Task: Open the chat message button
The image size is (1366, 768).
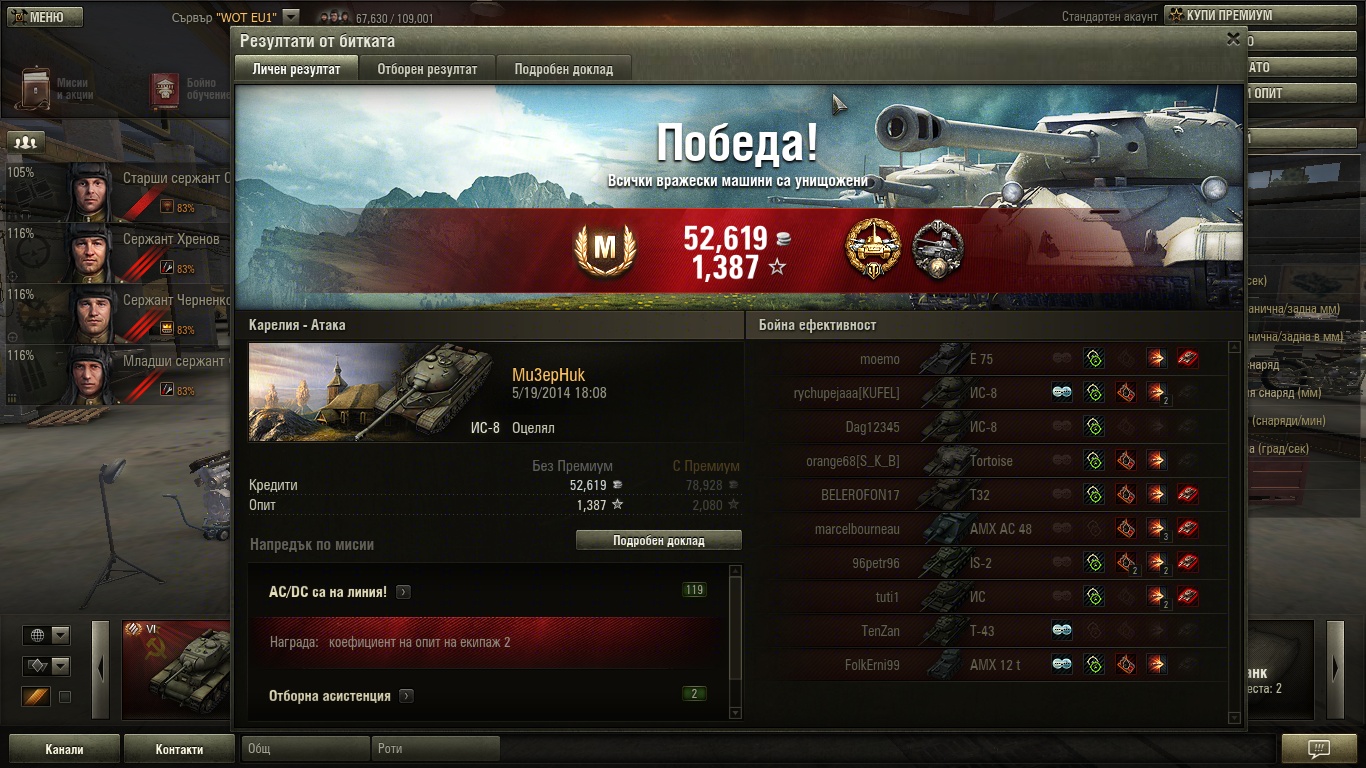Action: (1318, 749)
